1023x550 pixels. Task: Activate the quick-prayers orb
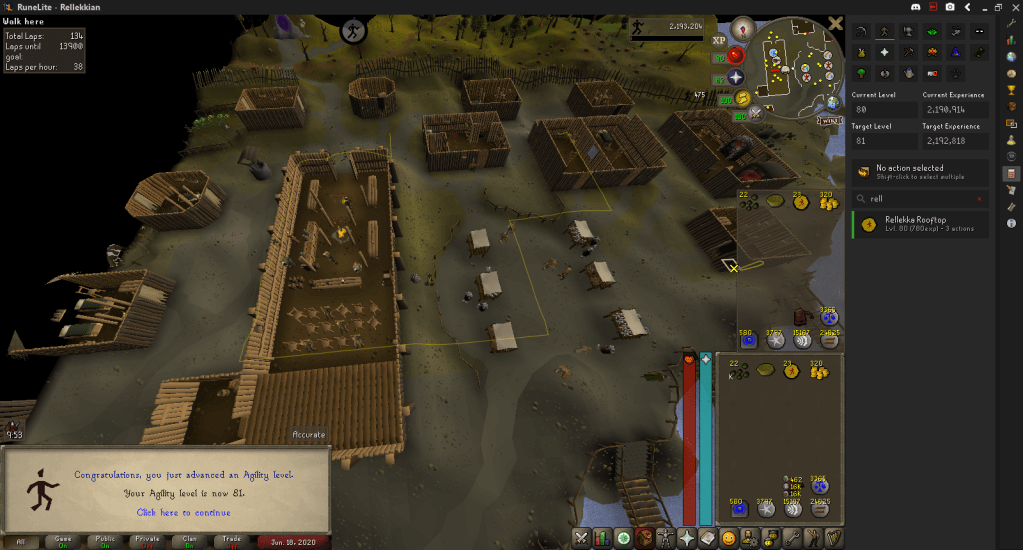pos(736,77)
